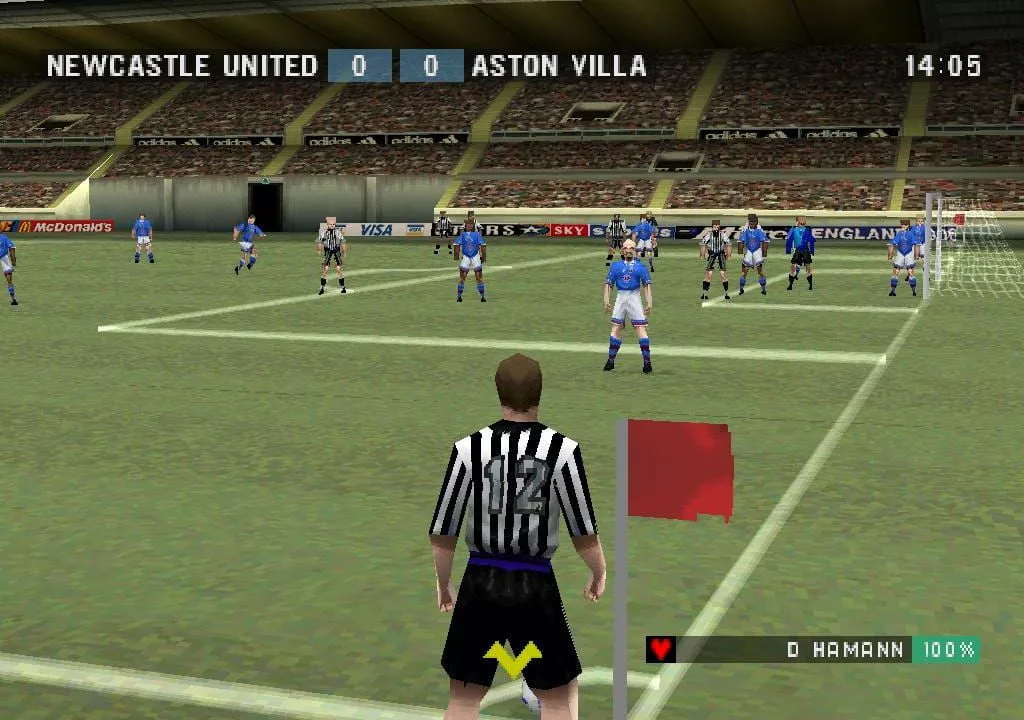Click the red heart fitness icon

point(660,649)
